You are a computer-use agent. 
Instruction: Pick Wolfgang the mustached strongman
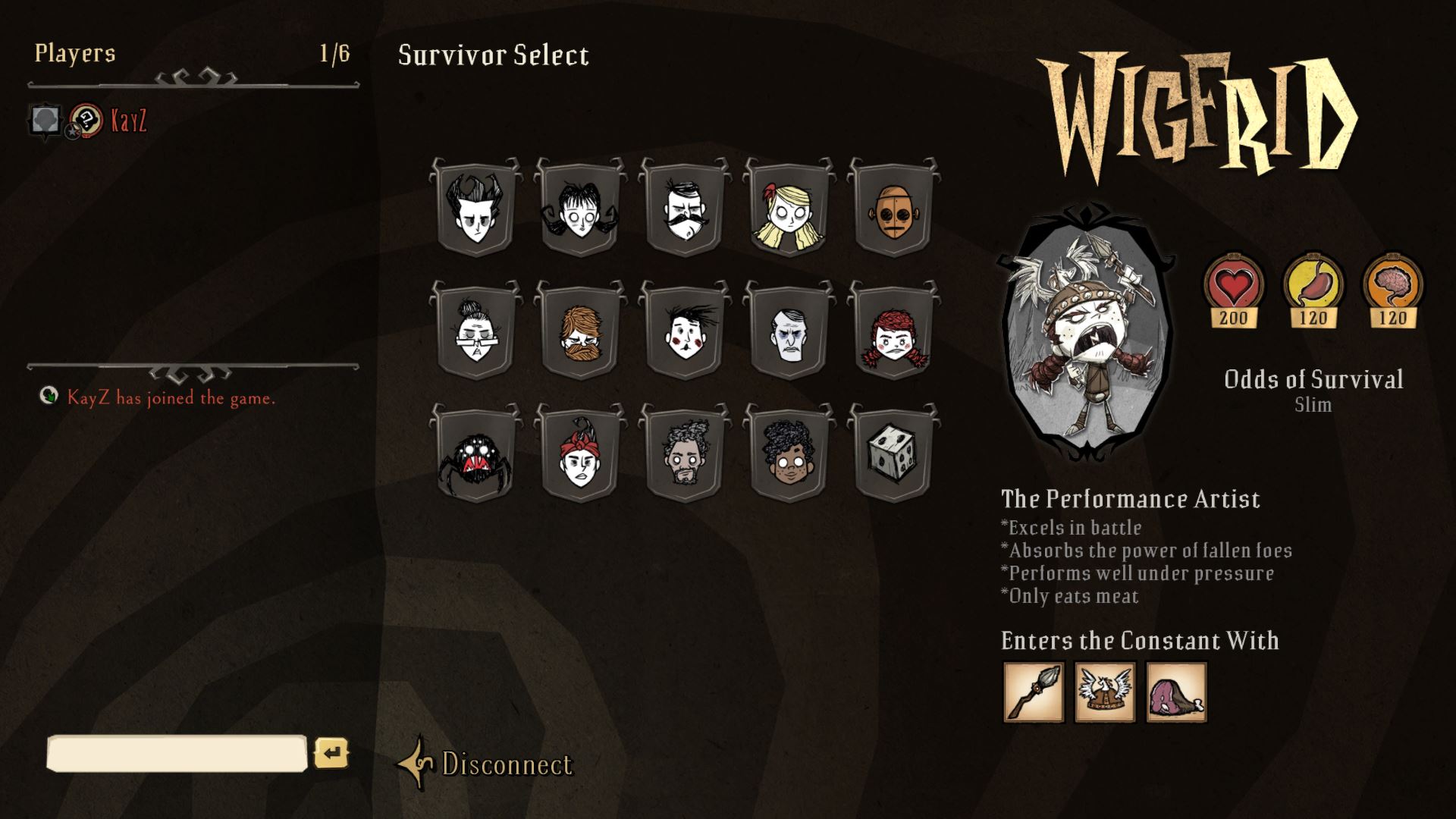[684, 208]
